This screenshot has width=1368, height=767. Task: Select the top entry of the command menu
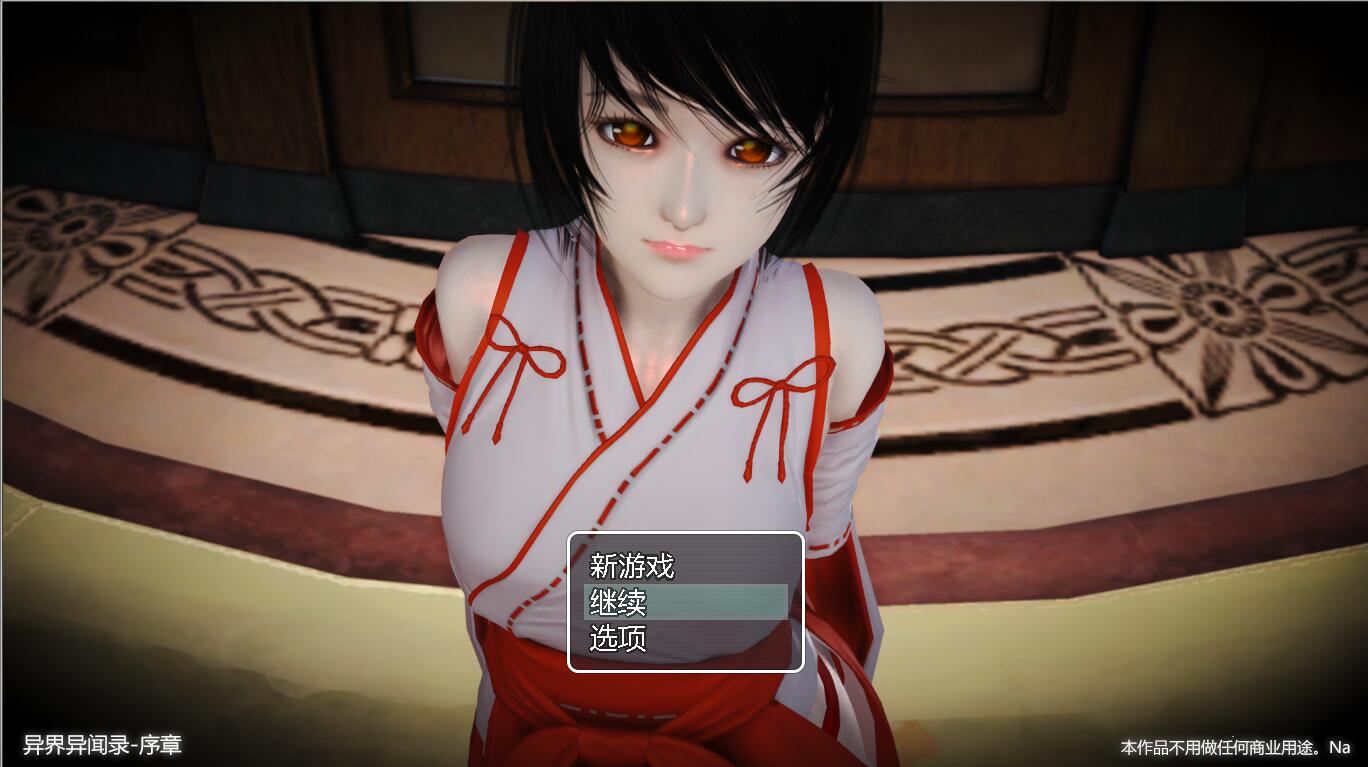click(632, 566)
